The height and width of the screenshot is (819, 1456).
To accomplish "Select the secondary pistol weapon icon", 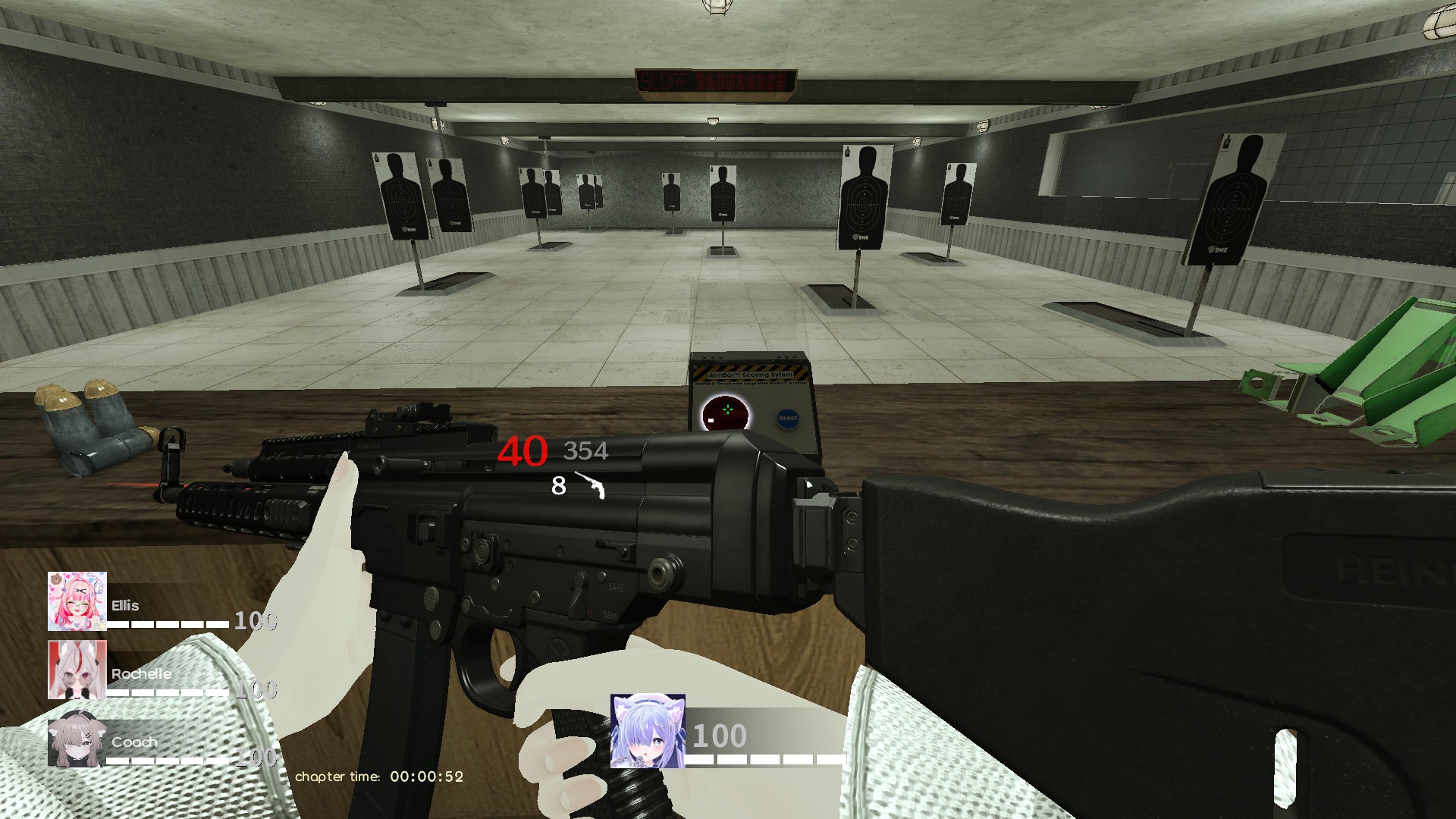I will [591, 485].
